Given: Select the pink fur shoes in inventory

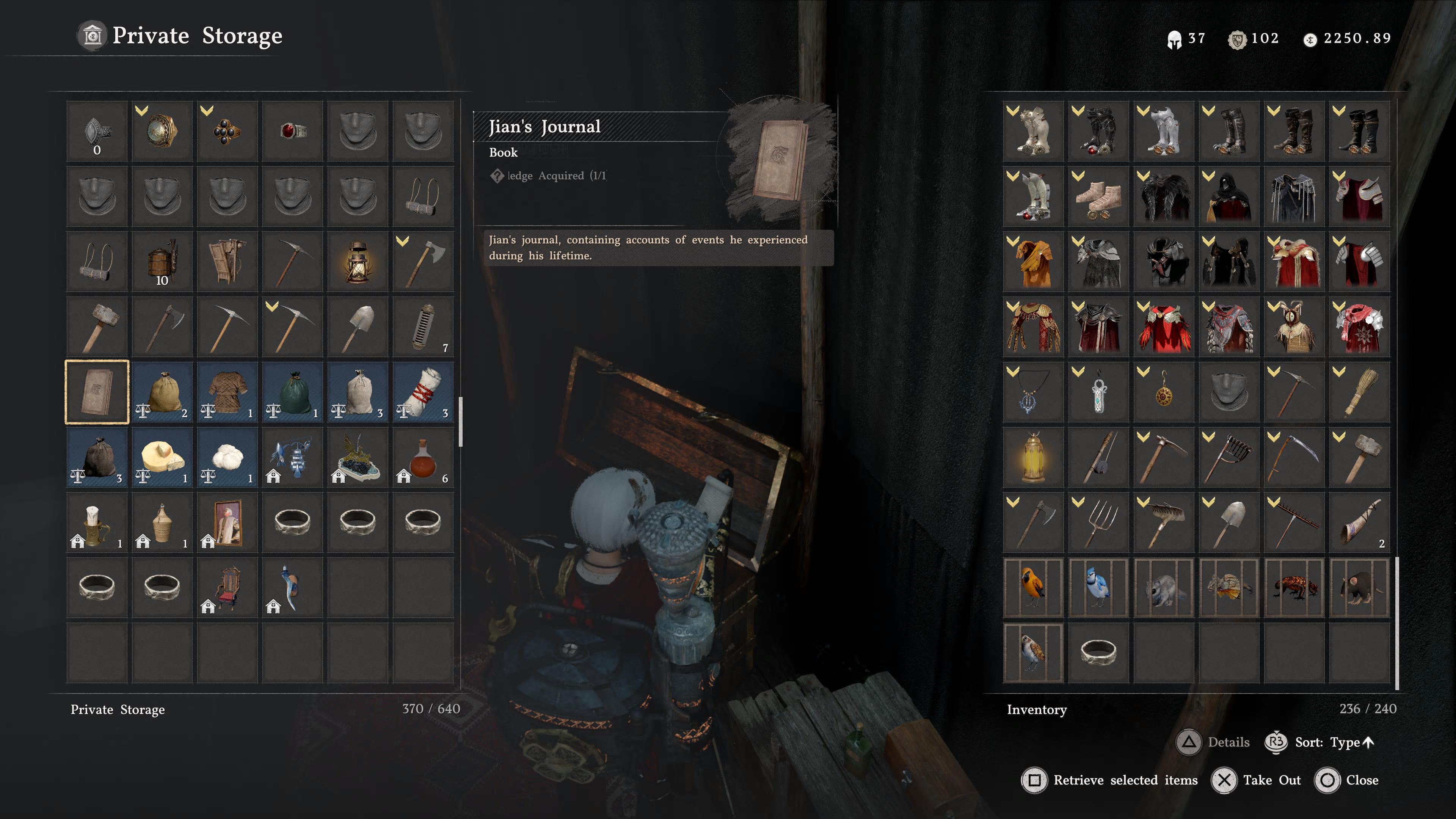Looking at the screenshot, I should coord(1098,196).
